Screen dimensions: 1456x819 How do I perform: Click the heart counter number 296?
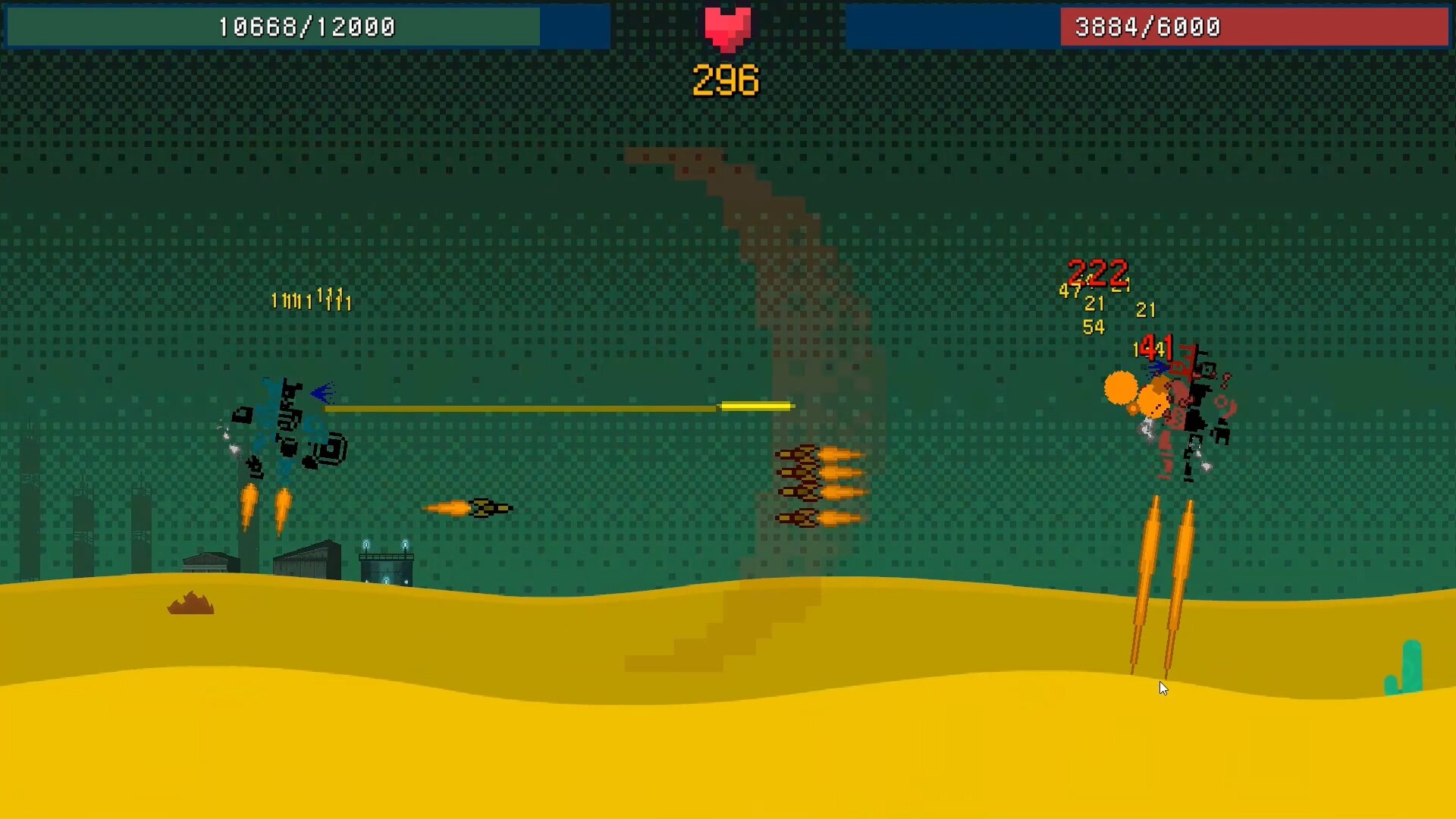pyautogui.click(x=724, y=78)
